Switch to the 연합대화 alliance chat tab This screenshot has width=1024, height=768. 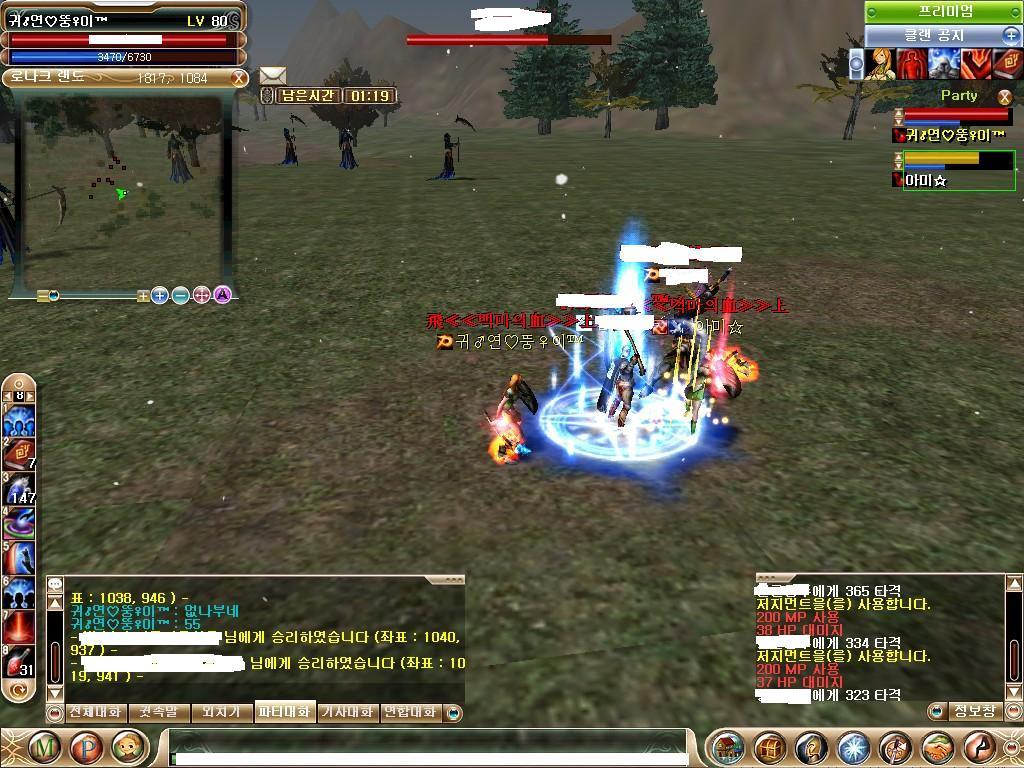pyautogui.click(x=411, y=712)
